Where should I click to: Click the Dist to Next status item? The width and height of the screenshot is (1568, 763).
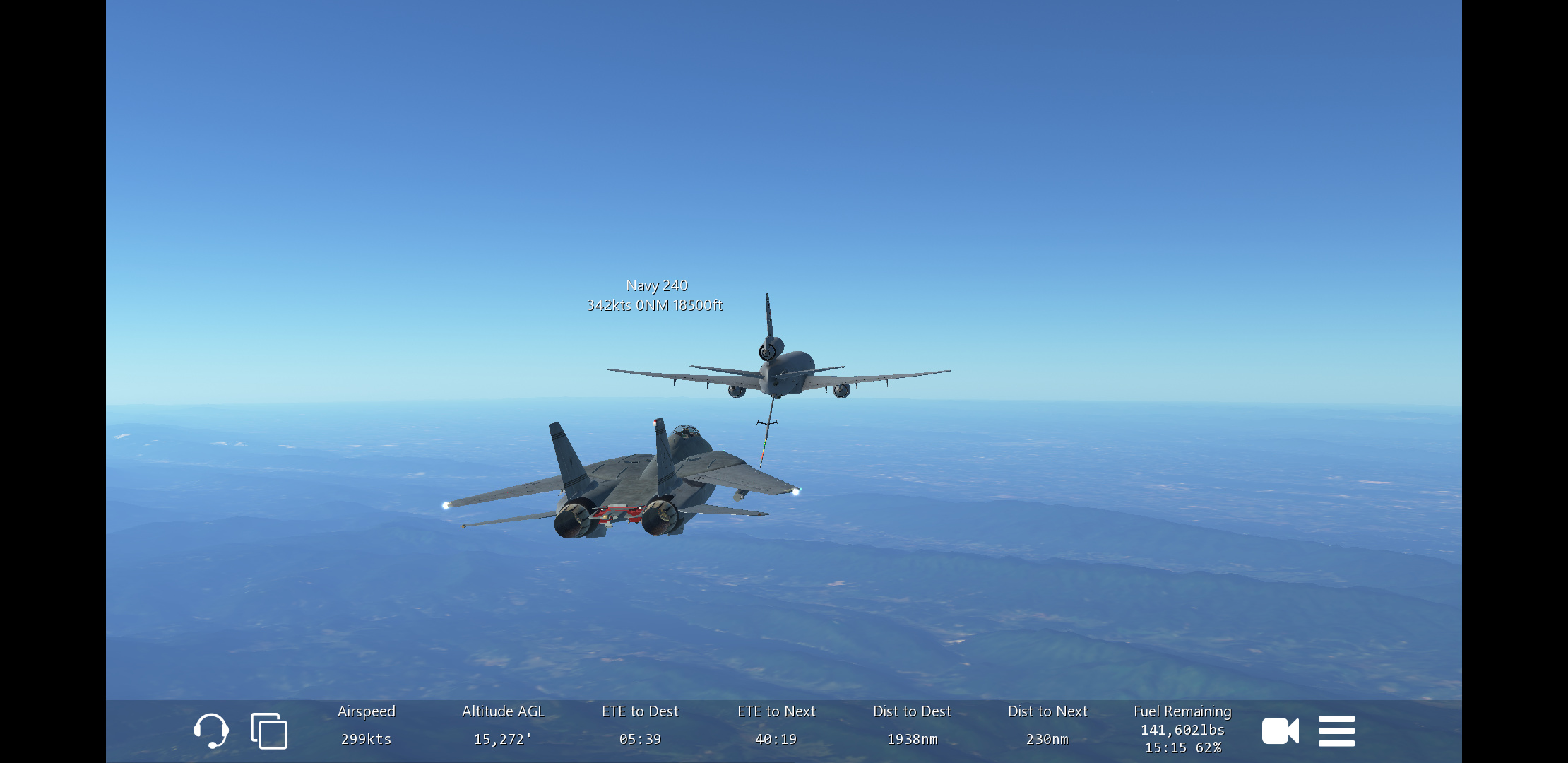pyautogui.click(x=1047, y=726)
